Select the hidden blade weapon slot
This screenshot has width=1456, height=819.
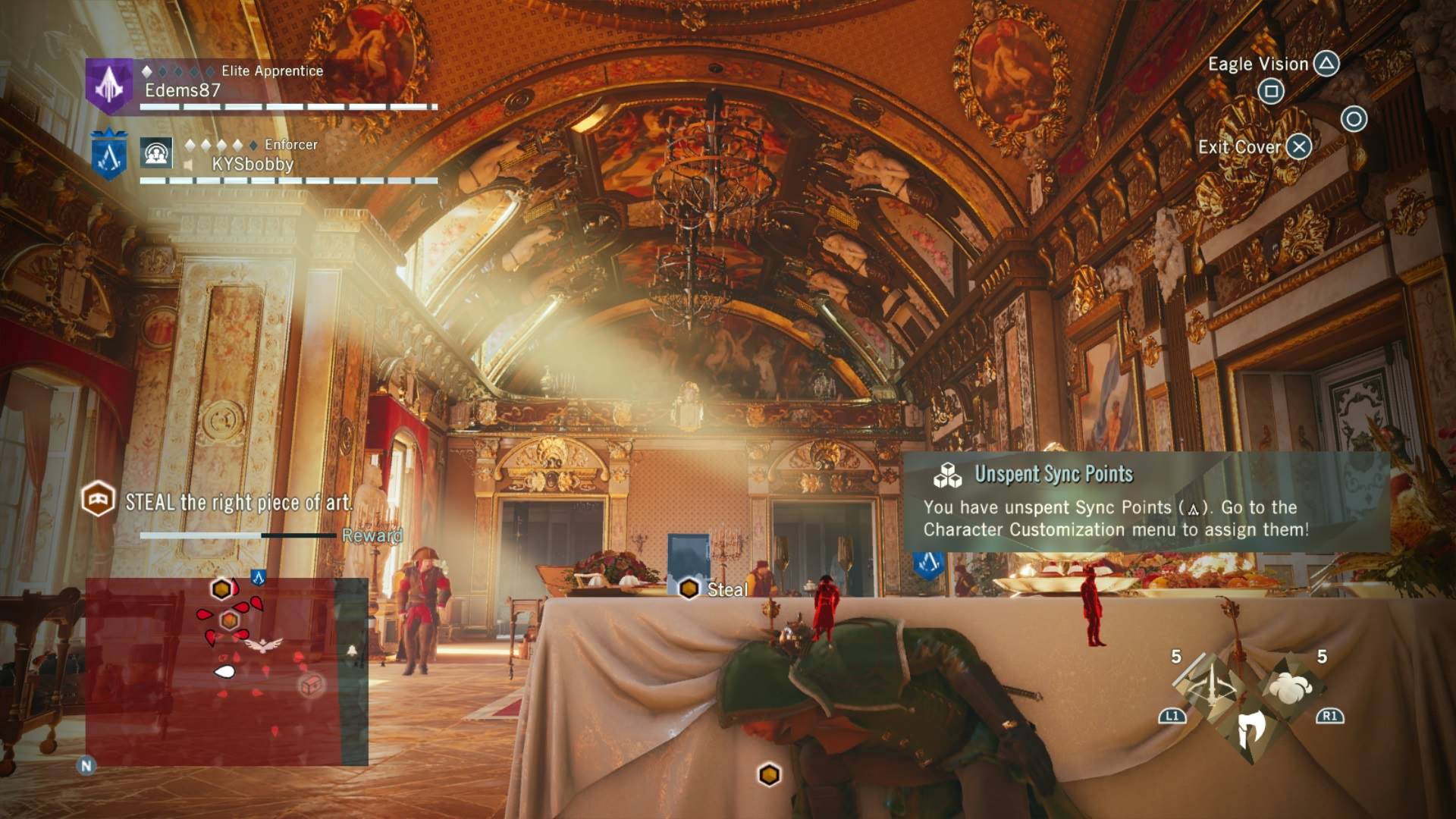point(1250,731)
